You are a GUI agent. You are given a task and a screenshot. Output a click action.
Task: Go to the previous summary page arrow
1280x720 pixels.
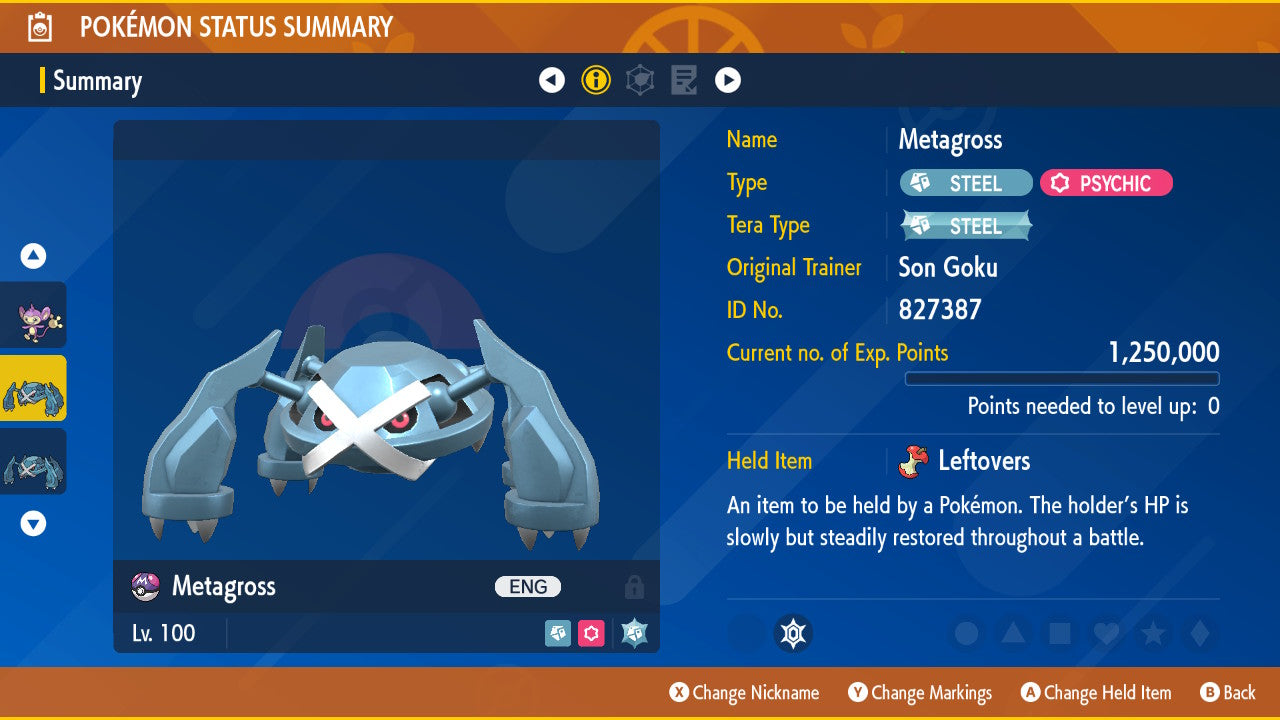coord(552,80)
